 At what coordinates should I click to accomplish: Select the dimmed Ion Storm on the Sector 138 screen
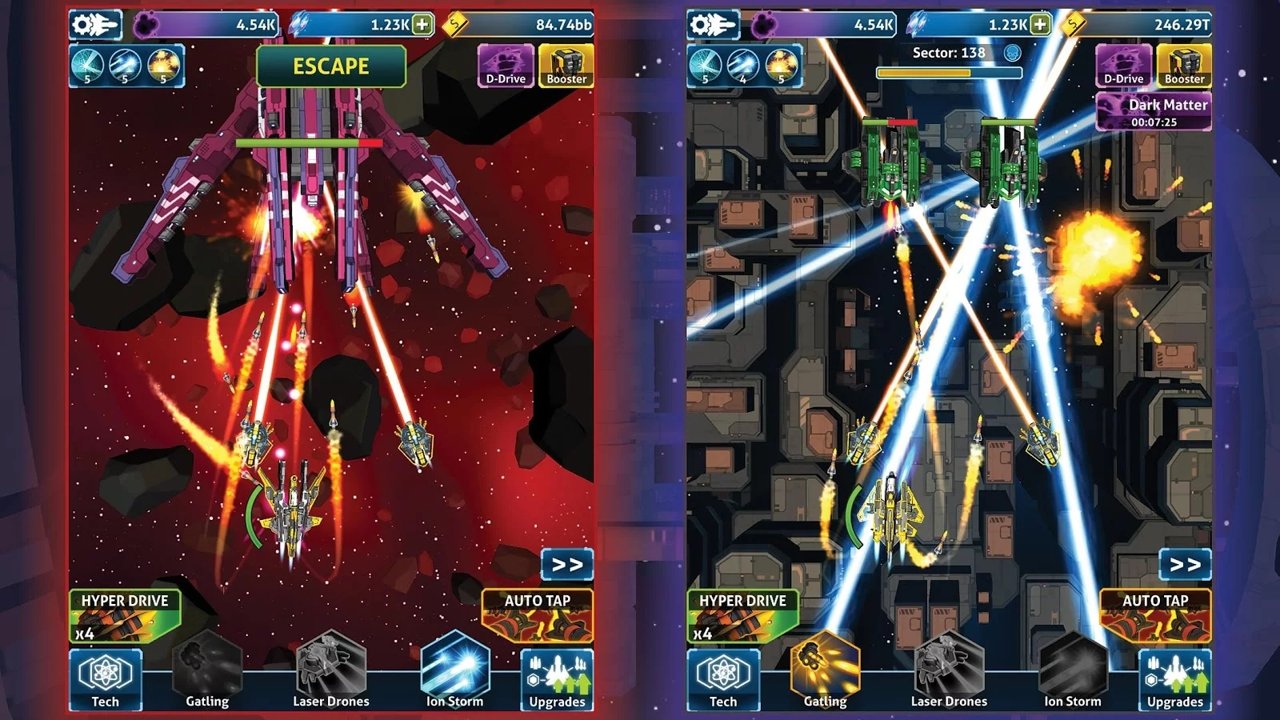1073,668
